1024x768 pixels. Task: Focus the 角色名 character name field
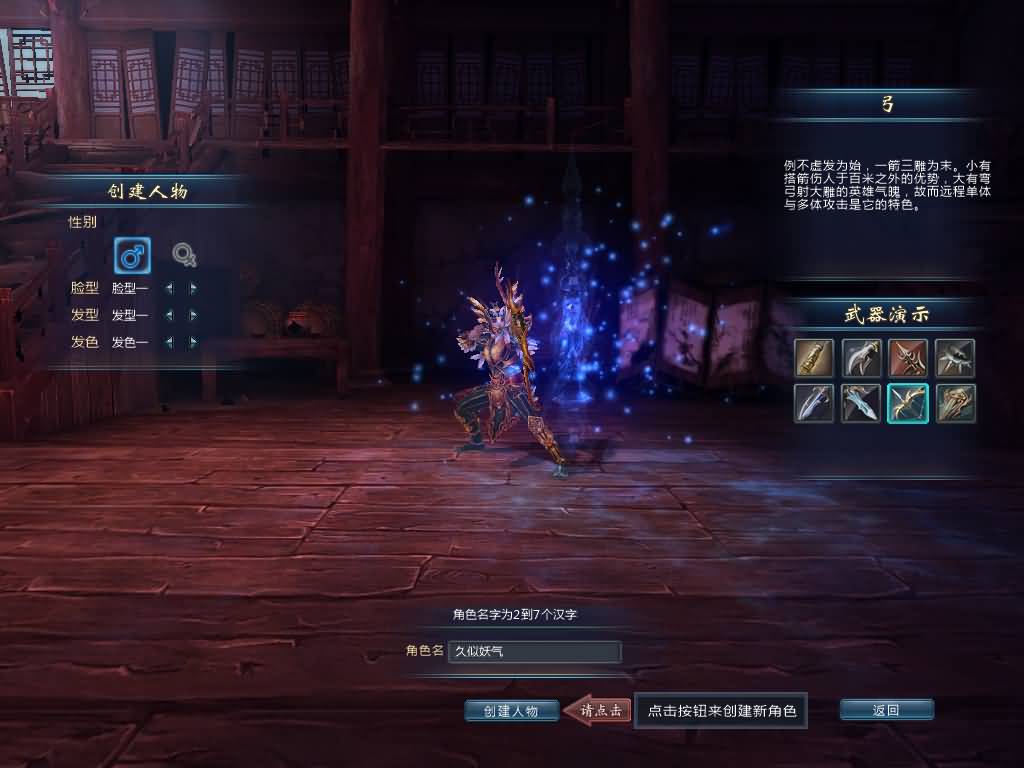pyautogui.click(x=535, y=652)
